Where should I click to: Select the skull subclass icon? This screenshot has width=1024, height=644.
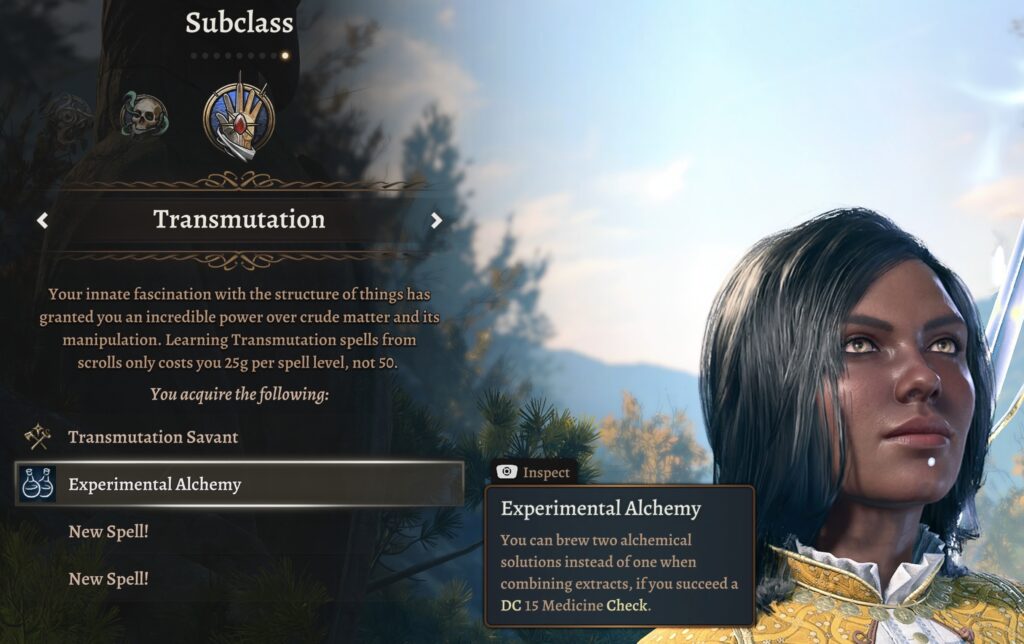[x=144, y=115]
